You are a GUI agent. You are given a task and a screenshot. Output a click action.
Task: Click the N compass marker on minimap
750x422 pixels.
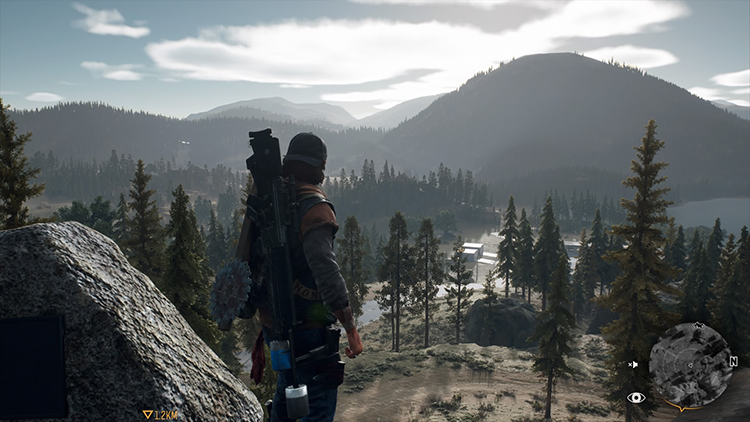pos(733,361)
